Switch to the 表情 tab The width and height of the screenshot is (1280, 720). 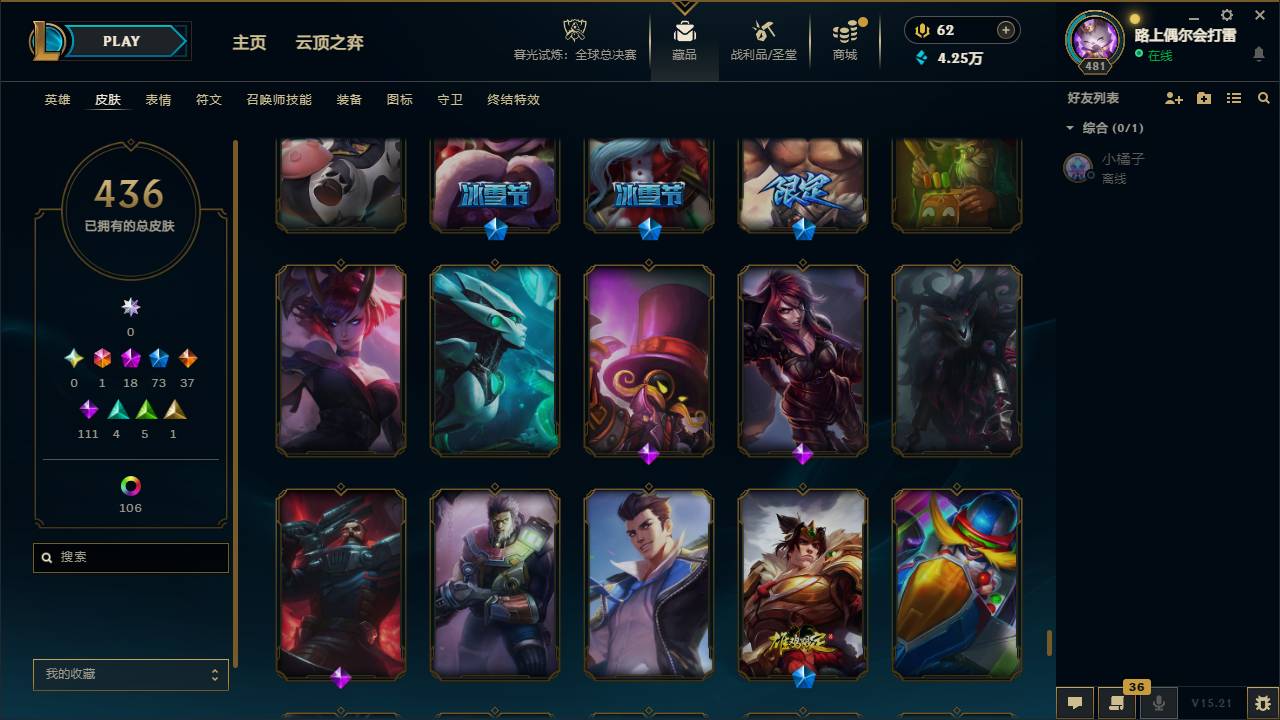[x=158, y=100]
